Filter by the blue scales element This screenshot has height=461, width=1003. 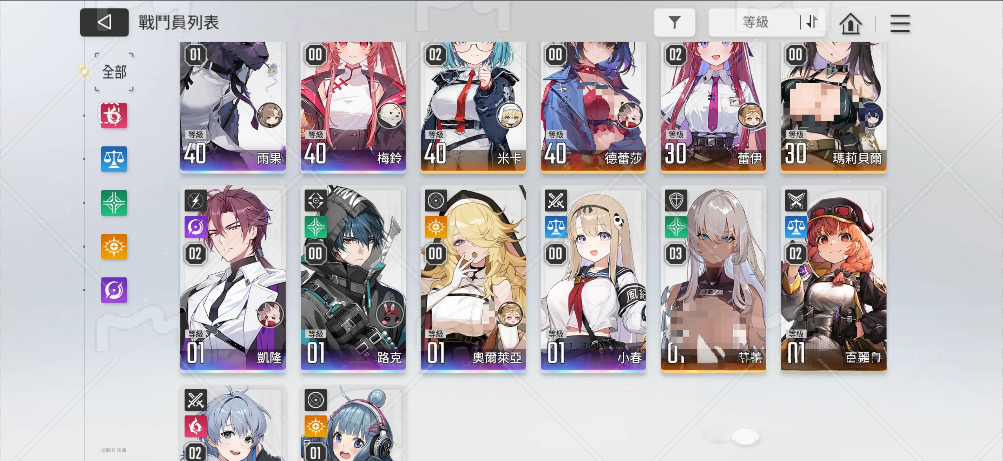tap(114, 159)
